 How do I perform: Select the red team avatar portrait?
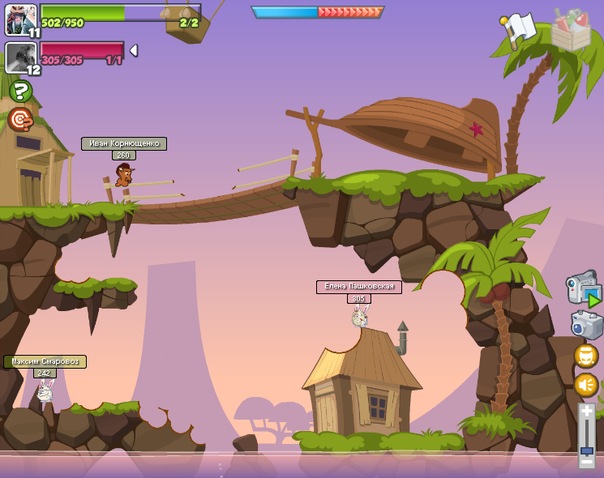tap(20, 56)
